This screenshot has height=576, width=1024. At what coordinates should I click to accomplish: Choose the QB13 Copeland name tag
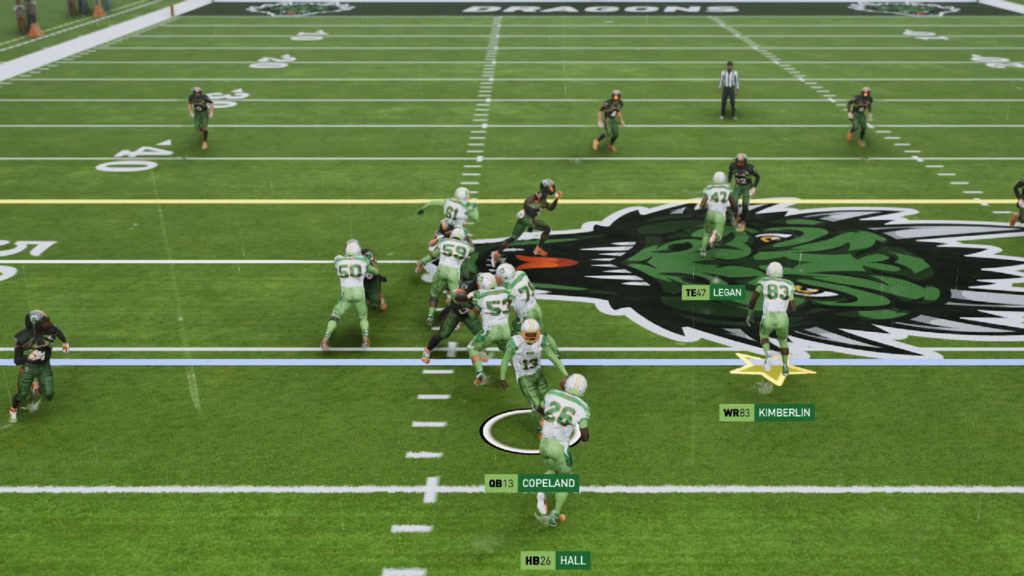531,483
